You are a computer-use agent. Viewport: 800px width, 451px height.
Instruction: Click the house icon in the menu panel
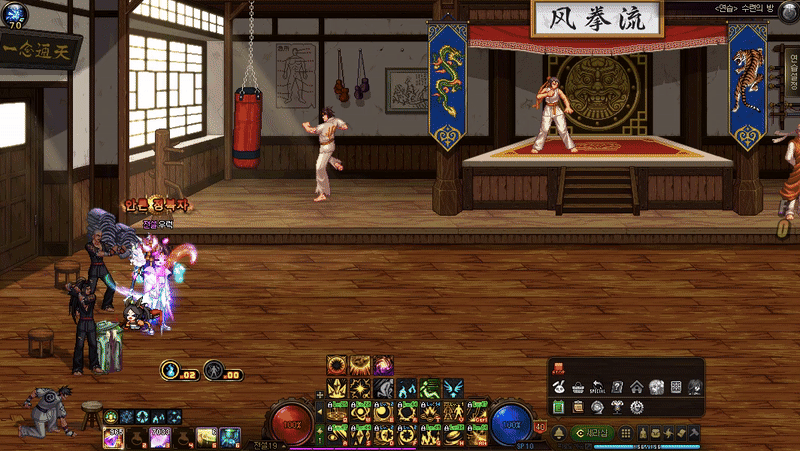pos(637,387)
